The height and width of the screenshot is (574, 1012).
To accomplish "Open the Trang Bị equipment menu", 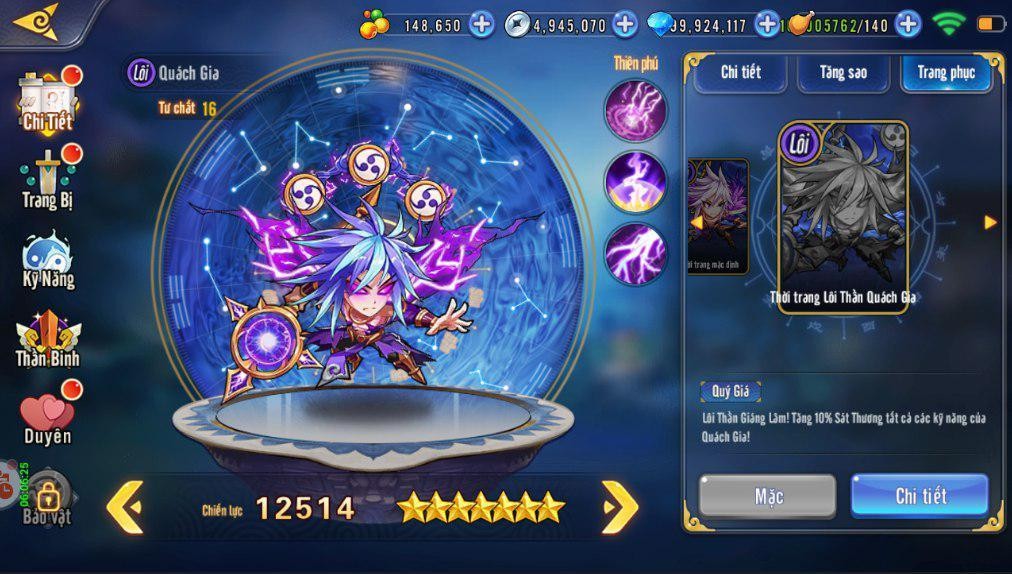I will pyautogui.click(x=49, y=180).
